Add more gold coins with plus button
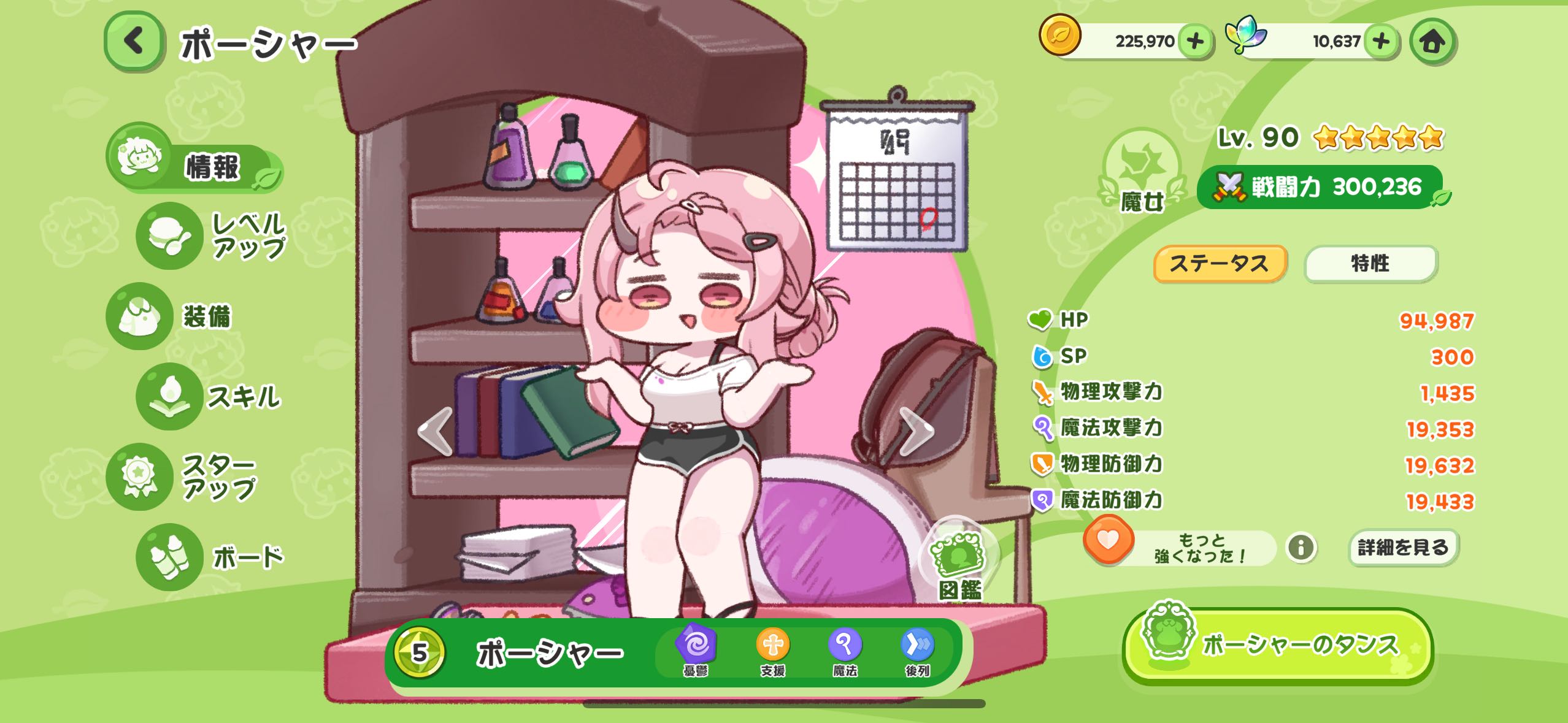This screenshot has width=1568, height=723. point(1195,41)
